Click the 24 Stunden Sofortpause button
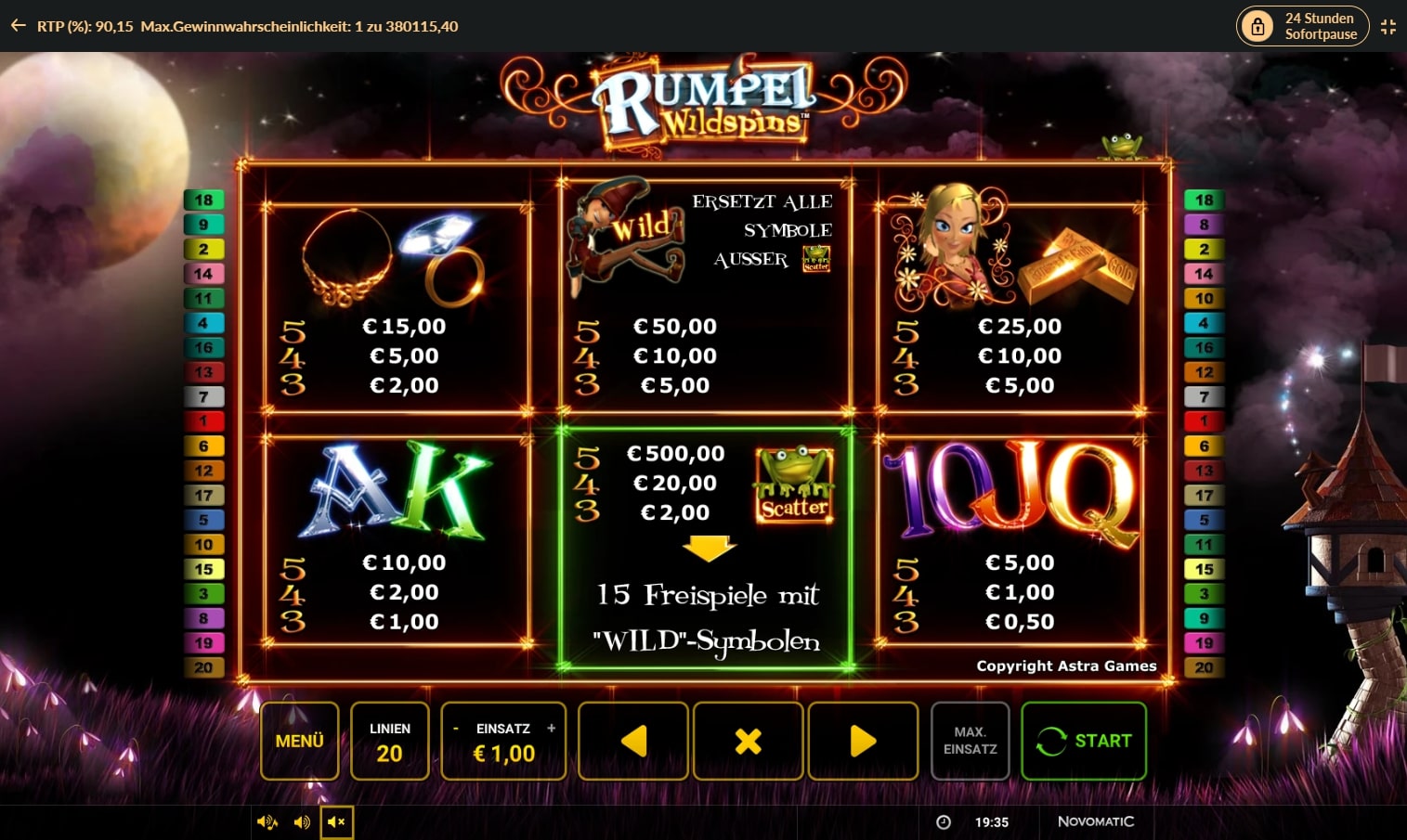 [1302, 26]
